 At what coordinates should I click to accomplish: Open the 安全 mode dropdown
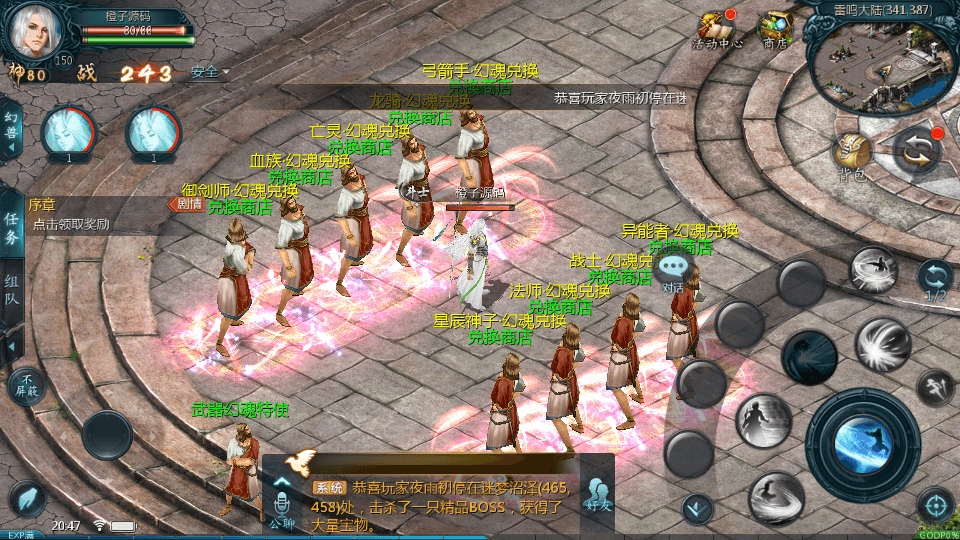(208, 72)
